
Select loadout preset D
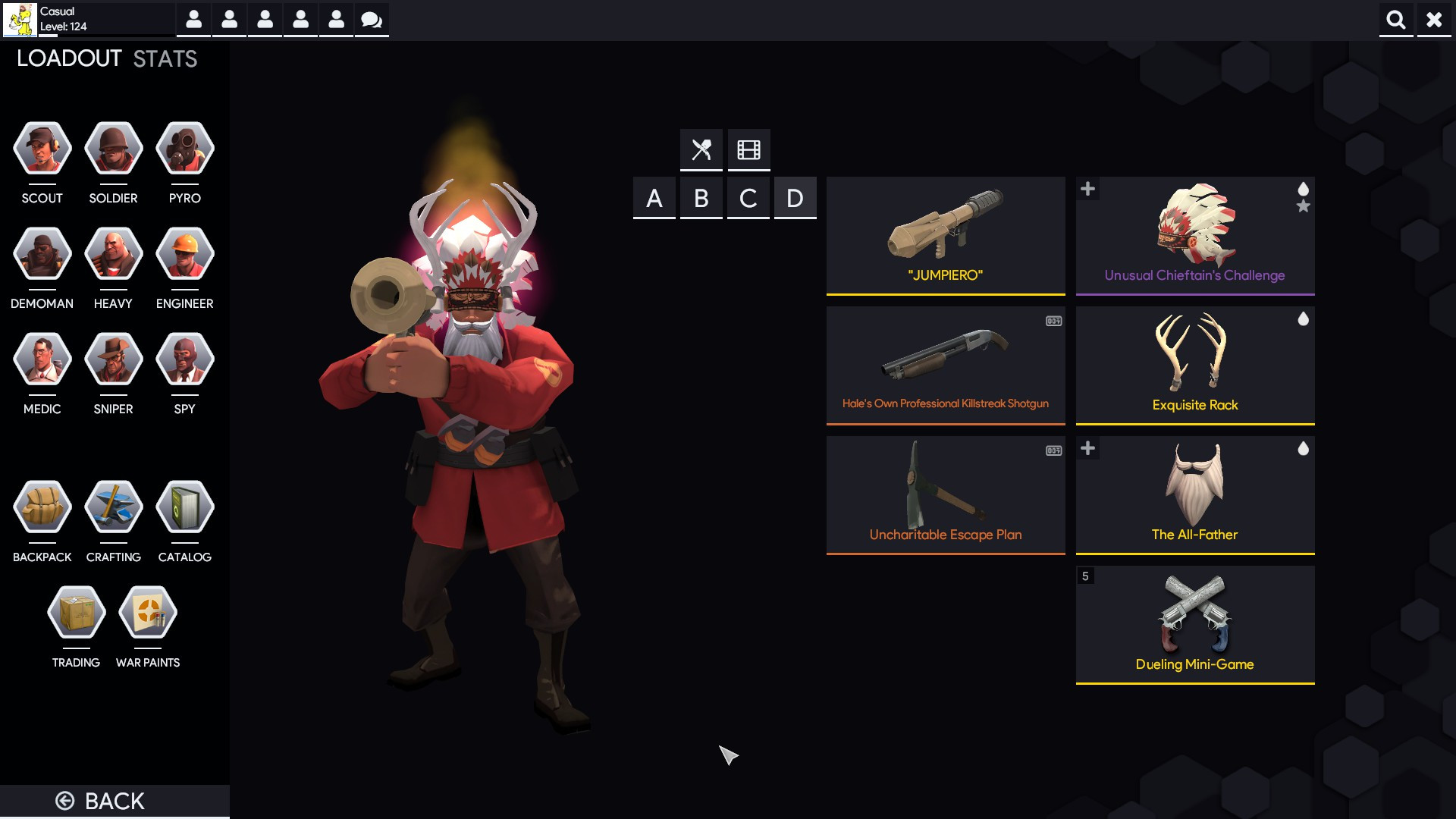click(x=795, y=198)
